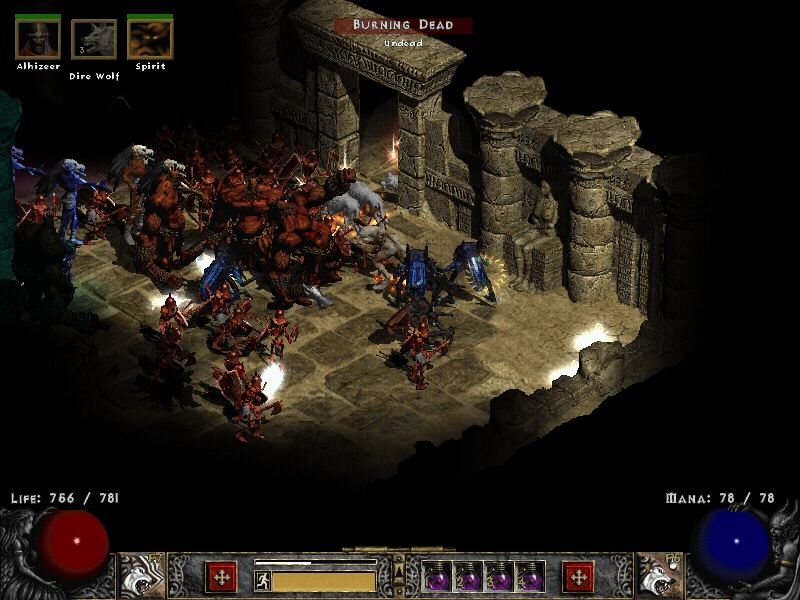Select the Alhizeer mercenary portrait
Screen dimensions: 800x600
[x=38, y=39]
